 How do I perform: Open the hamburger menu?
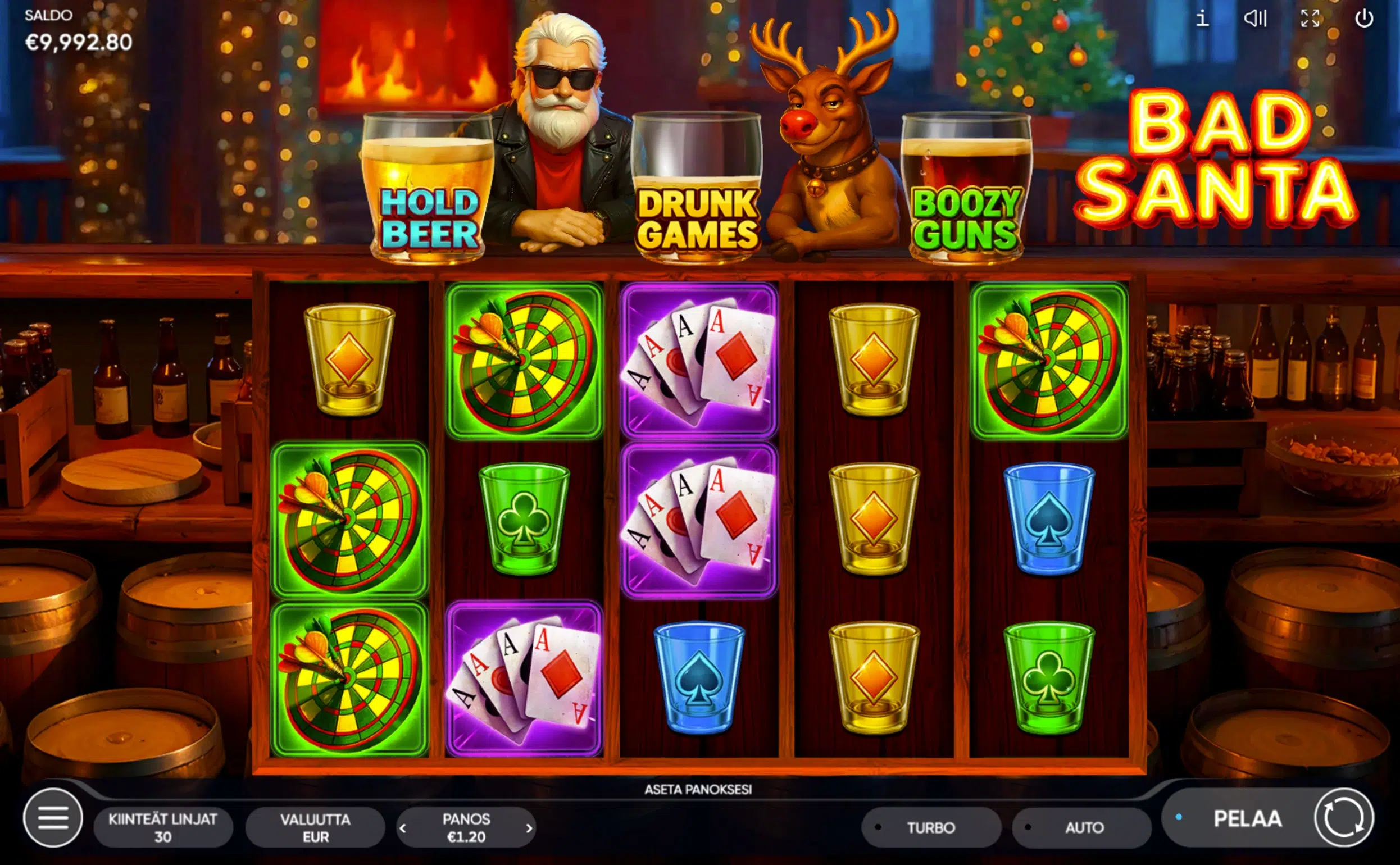(52, 826)
